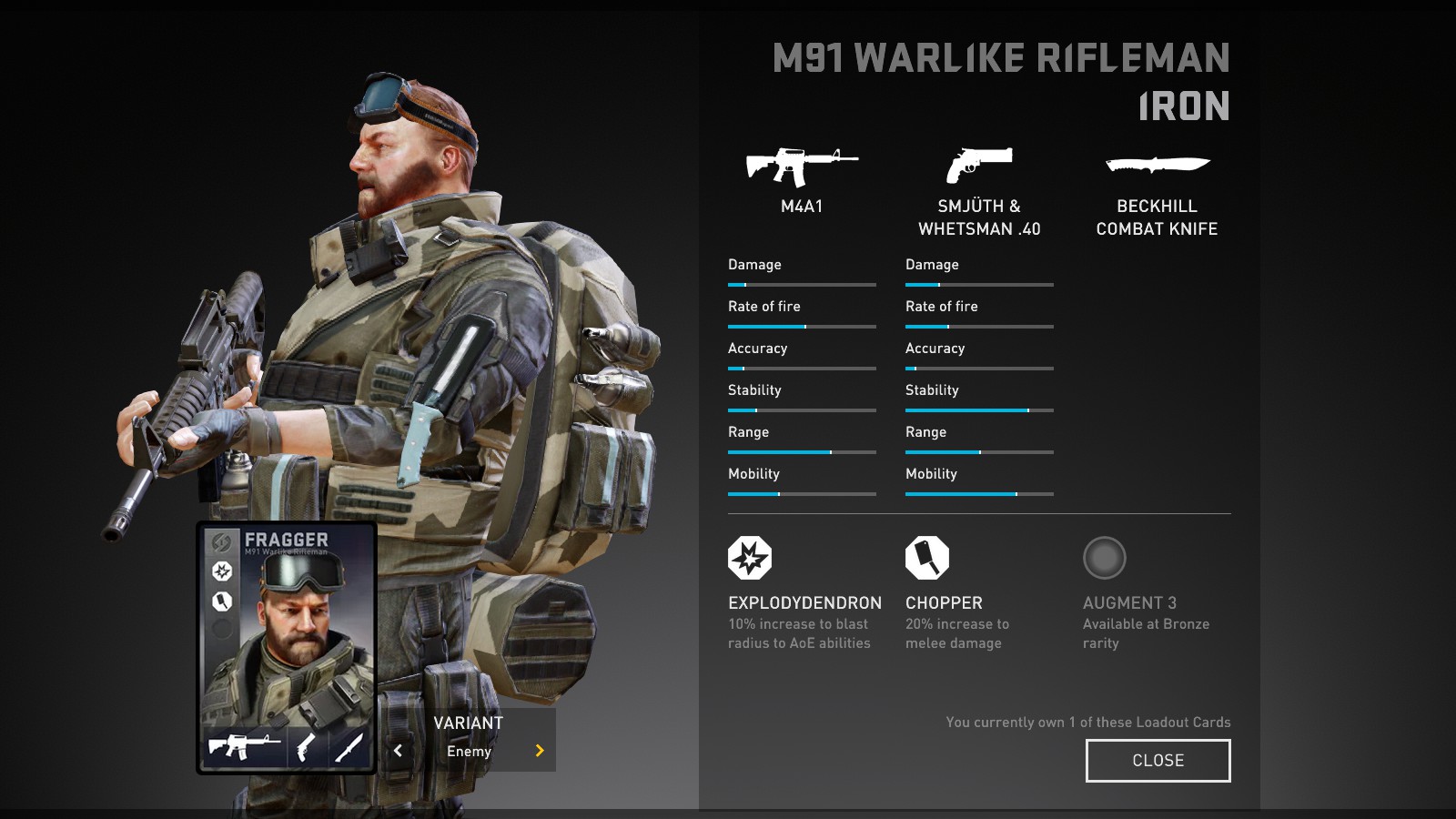Click the Explodydendron augment icon

pyautogui.click(x=750, y=558)
